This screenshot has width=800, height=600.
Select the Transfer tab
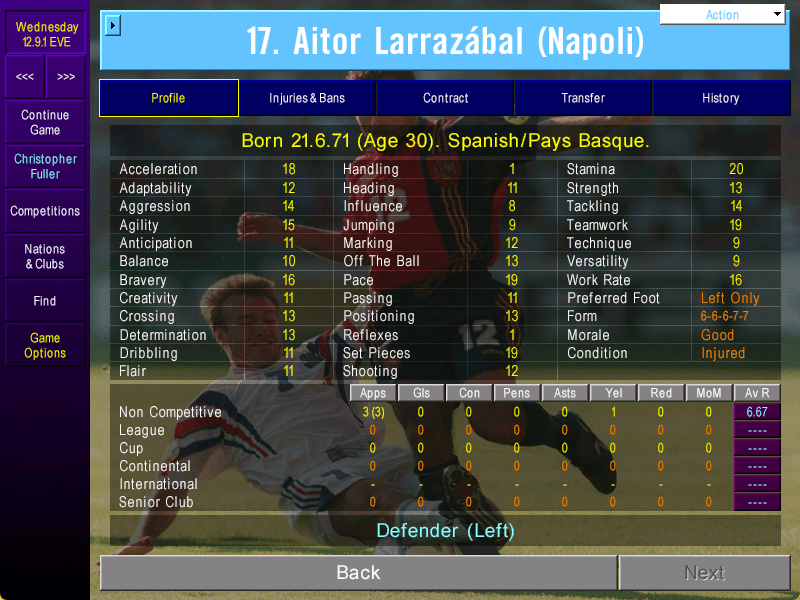583,98
